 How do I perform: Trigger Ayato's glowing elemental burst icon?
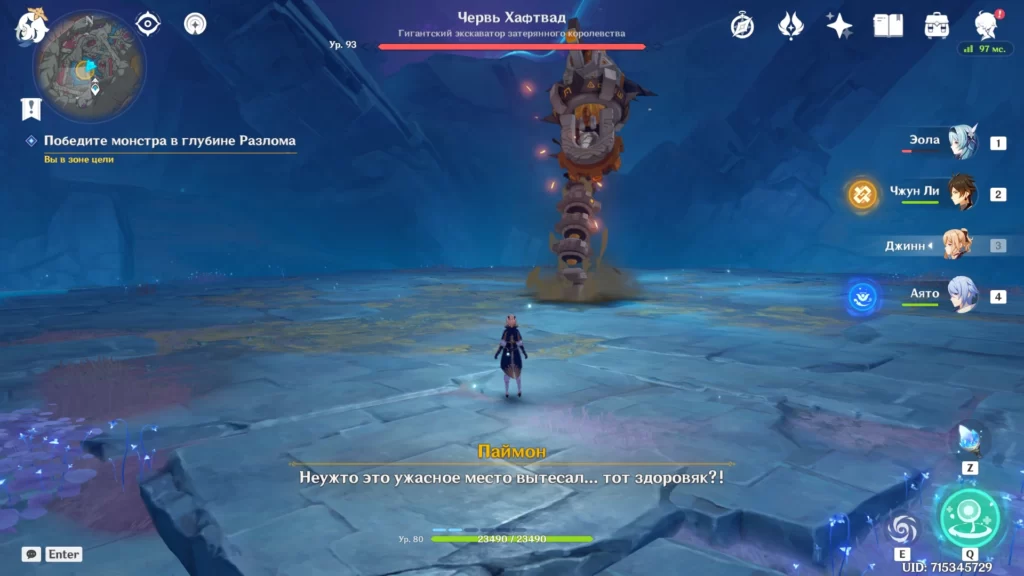point(862,296)
